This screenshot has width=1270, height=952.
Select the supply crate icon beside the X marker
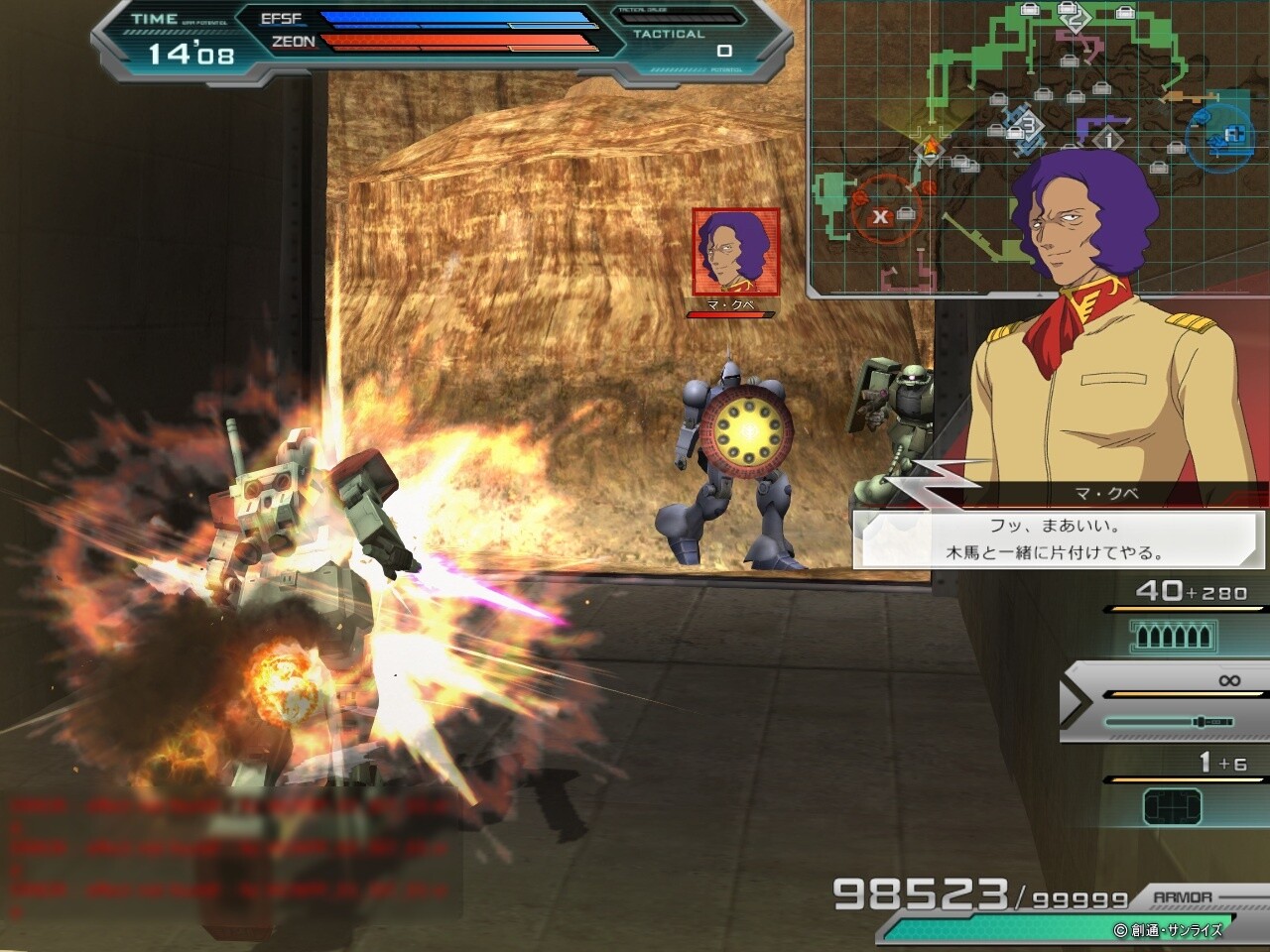tap(904, 214)
